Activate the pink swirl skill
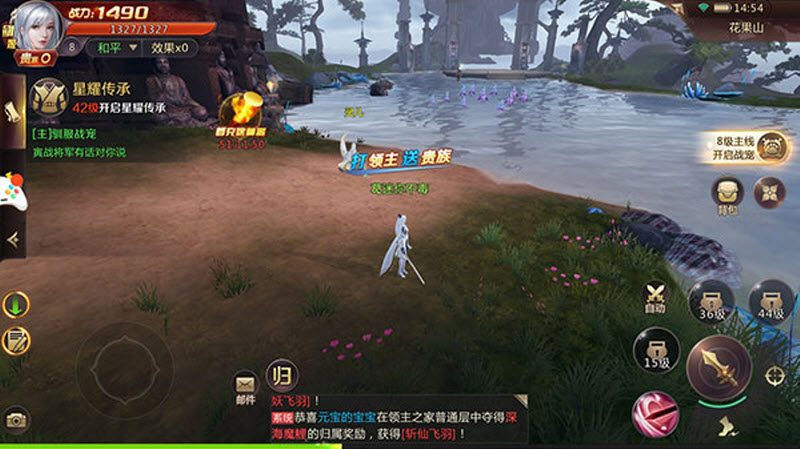Viewport: 800px width, 449px height. pos(654,411)
